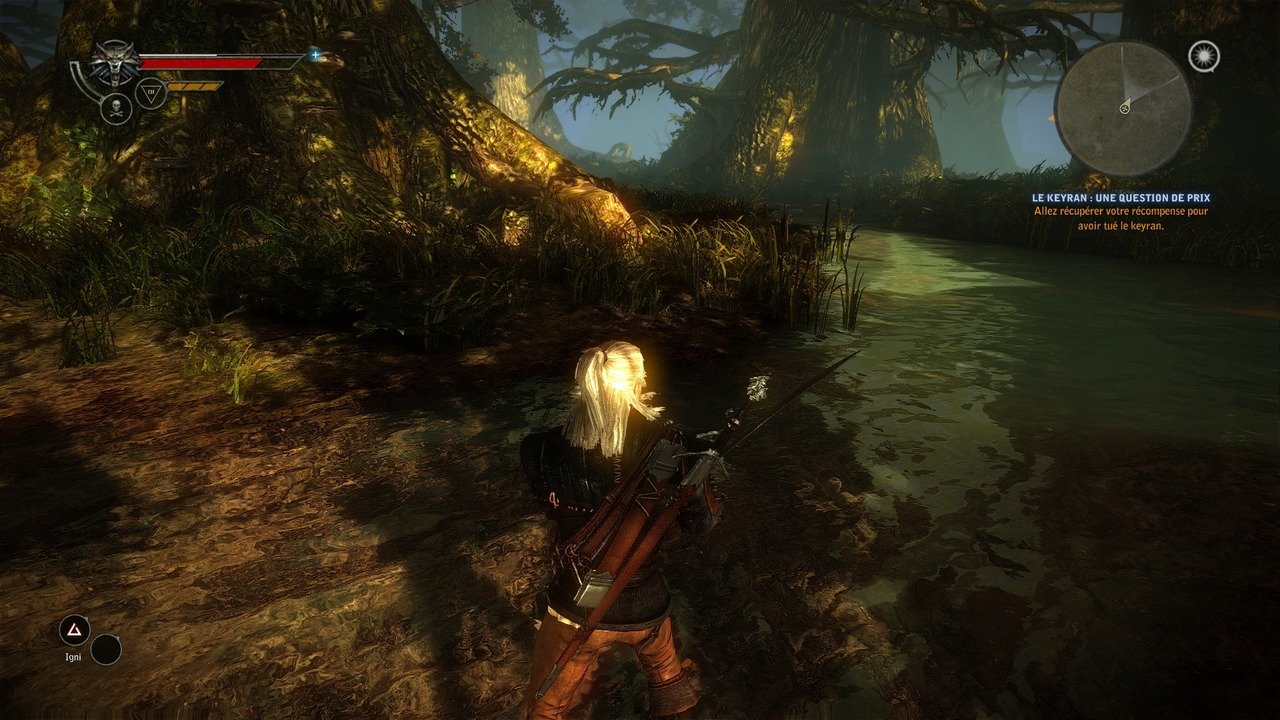Click the player arrow in the minimap center
This screenshot has width=1280, height=720.
coord(1125,106)
